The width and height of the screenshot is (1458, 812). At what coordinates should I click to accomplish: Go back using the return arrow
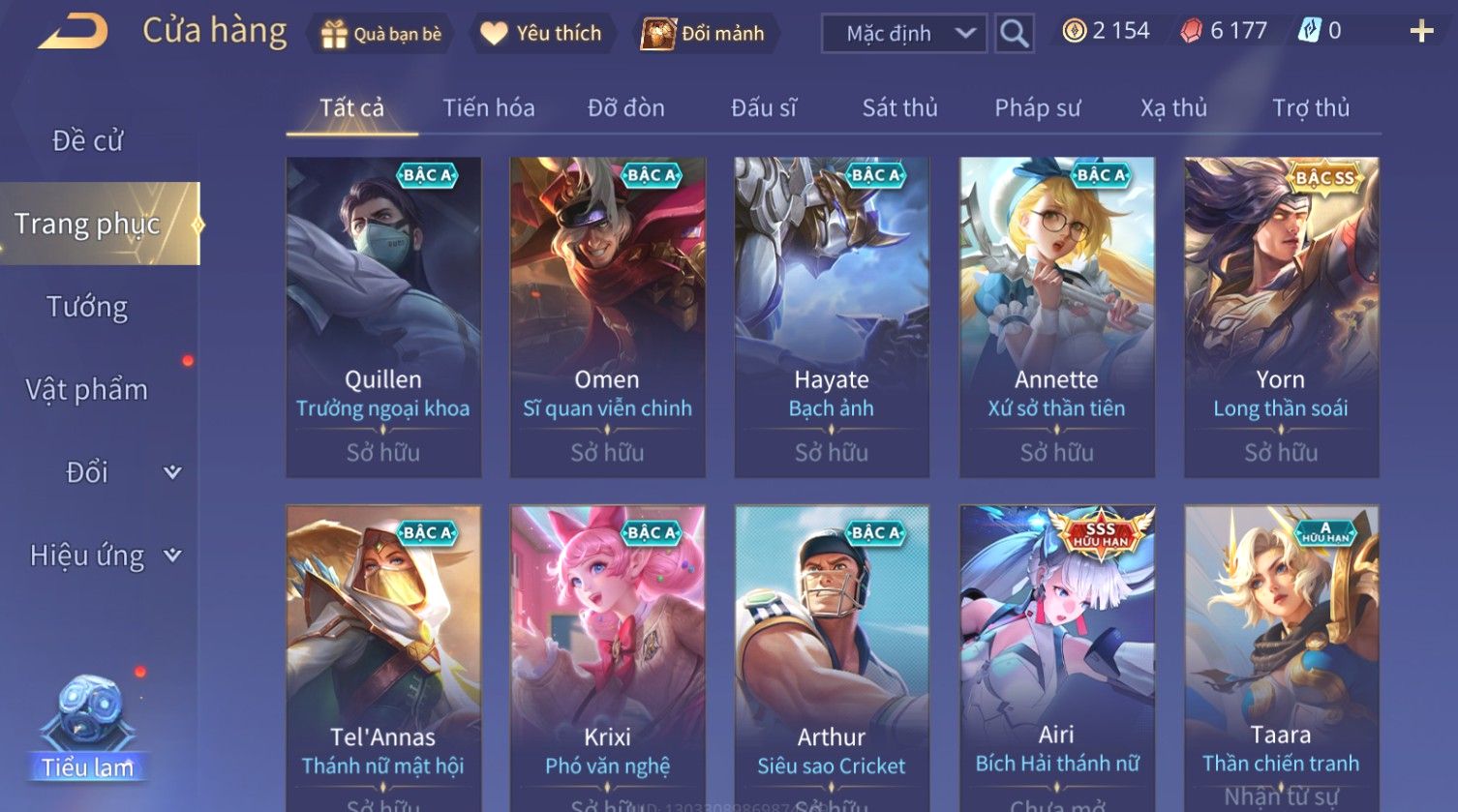[x=73, y=32]
